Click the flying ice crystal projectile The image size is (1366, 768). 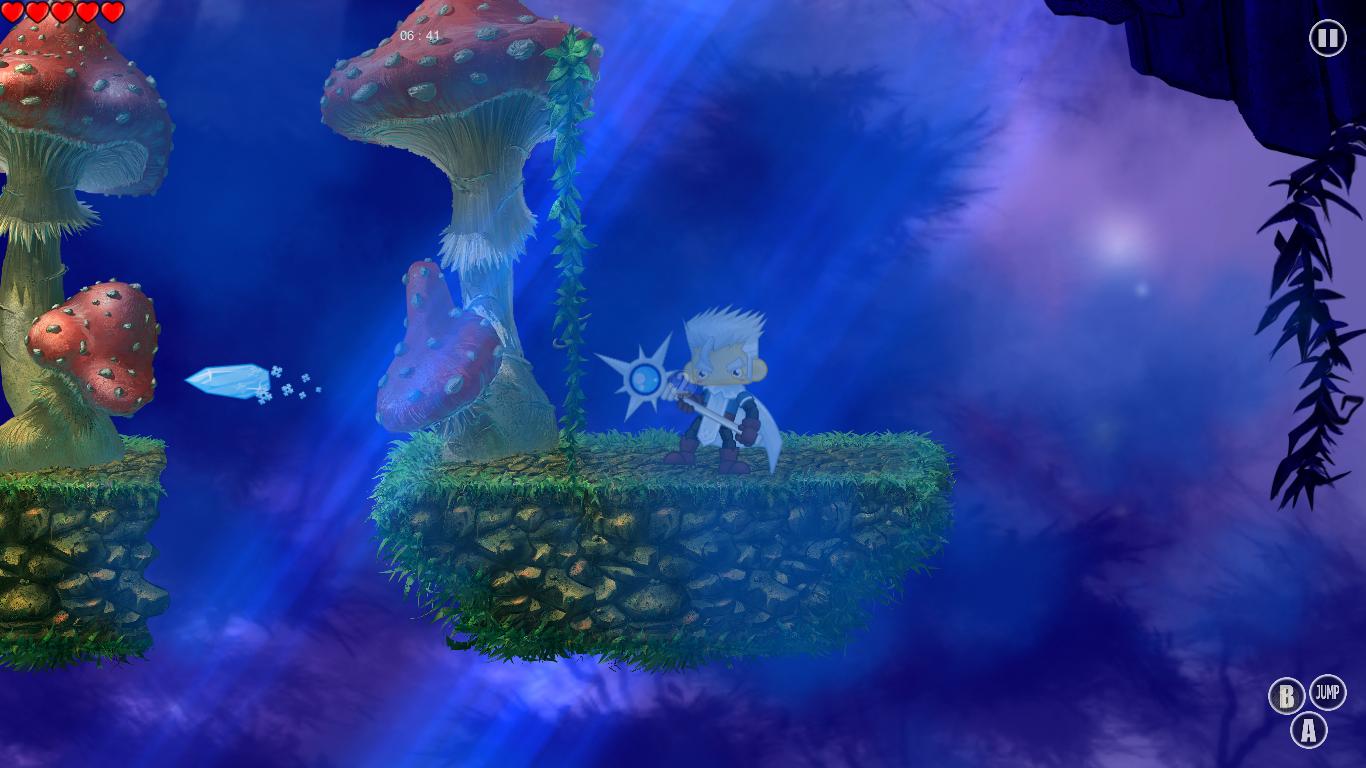(x=228, y=382)
